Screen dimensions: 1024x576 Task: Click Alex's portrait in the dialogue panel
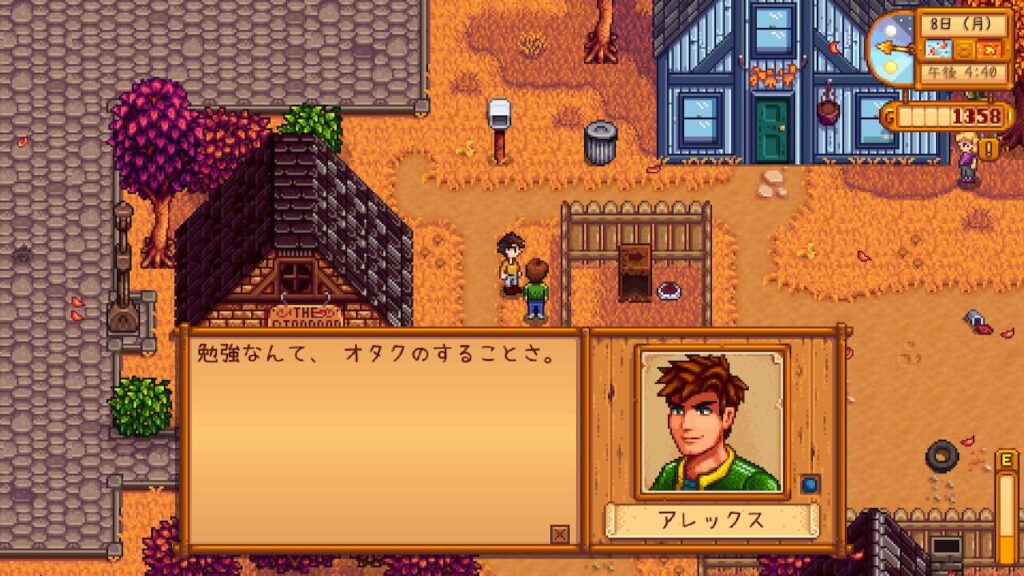point(713,422)
